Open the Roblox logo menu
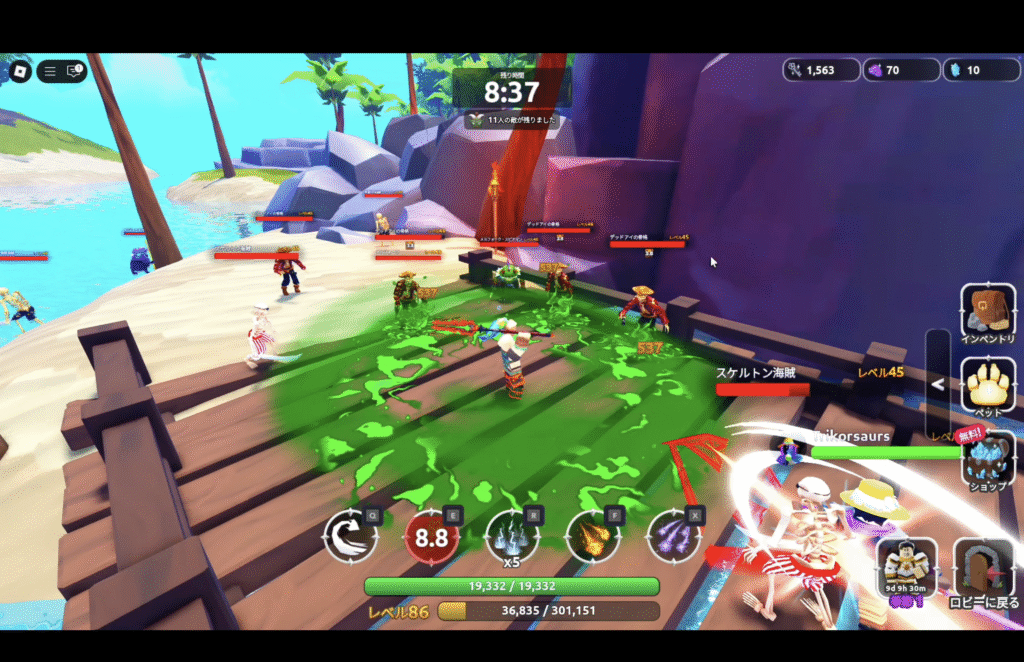This screenshot has width=1024, height=662. [x=21, y=72]
